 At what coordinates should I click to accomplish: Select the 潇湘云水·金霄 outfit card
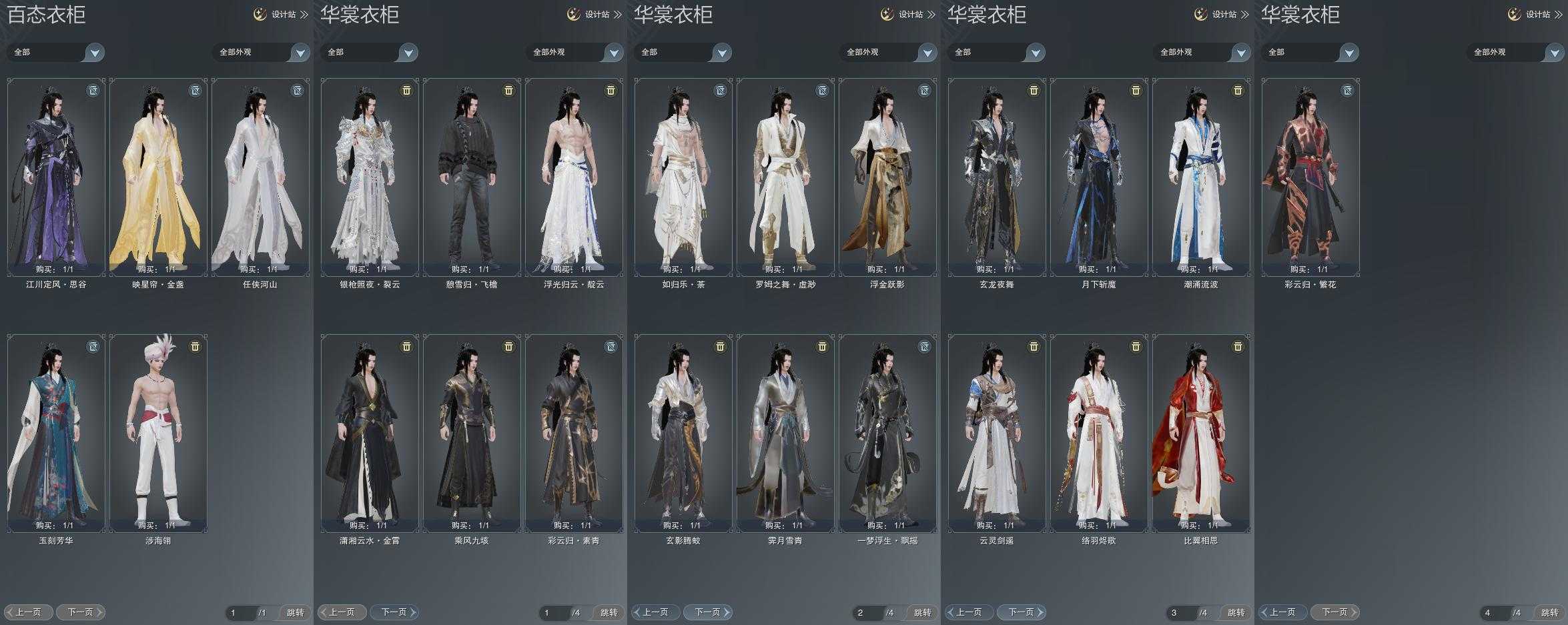click(x=370, y=433)
